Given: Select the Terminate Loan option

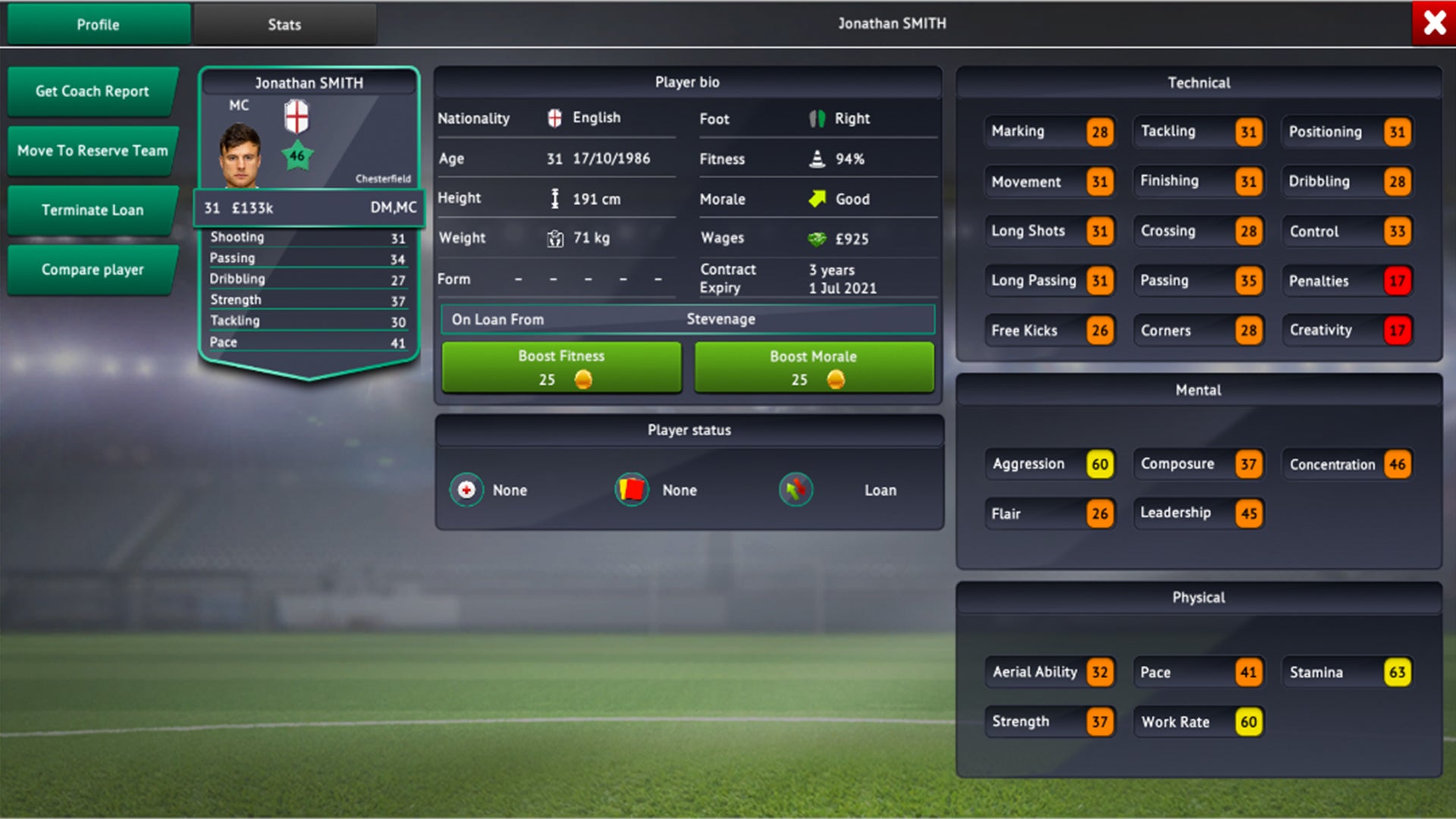Looking at the screenshot, I should click(92, 210).
